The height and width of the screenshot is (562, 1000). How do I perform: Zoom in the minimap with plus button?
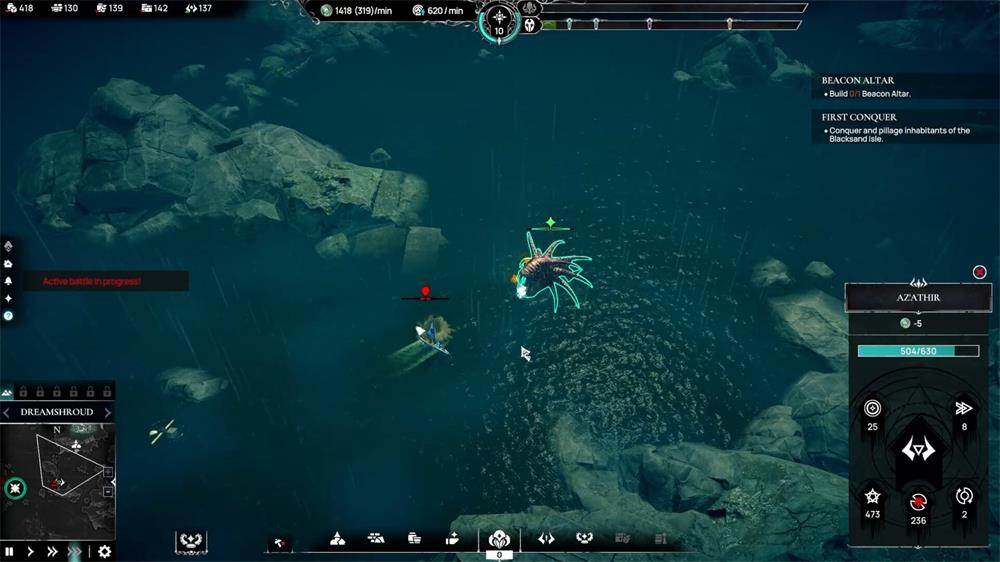[x=108, y=471]
